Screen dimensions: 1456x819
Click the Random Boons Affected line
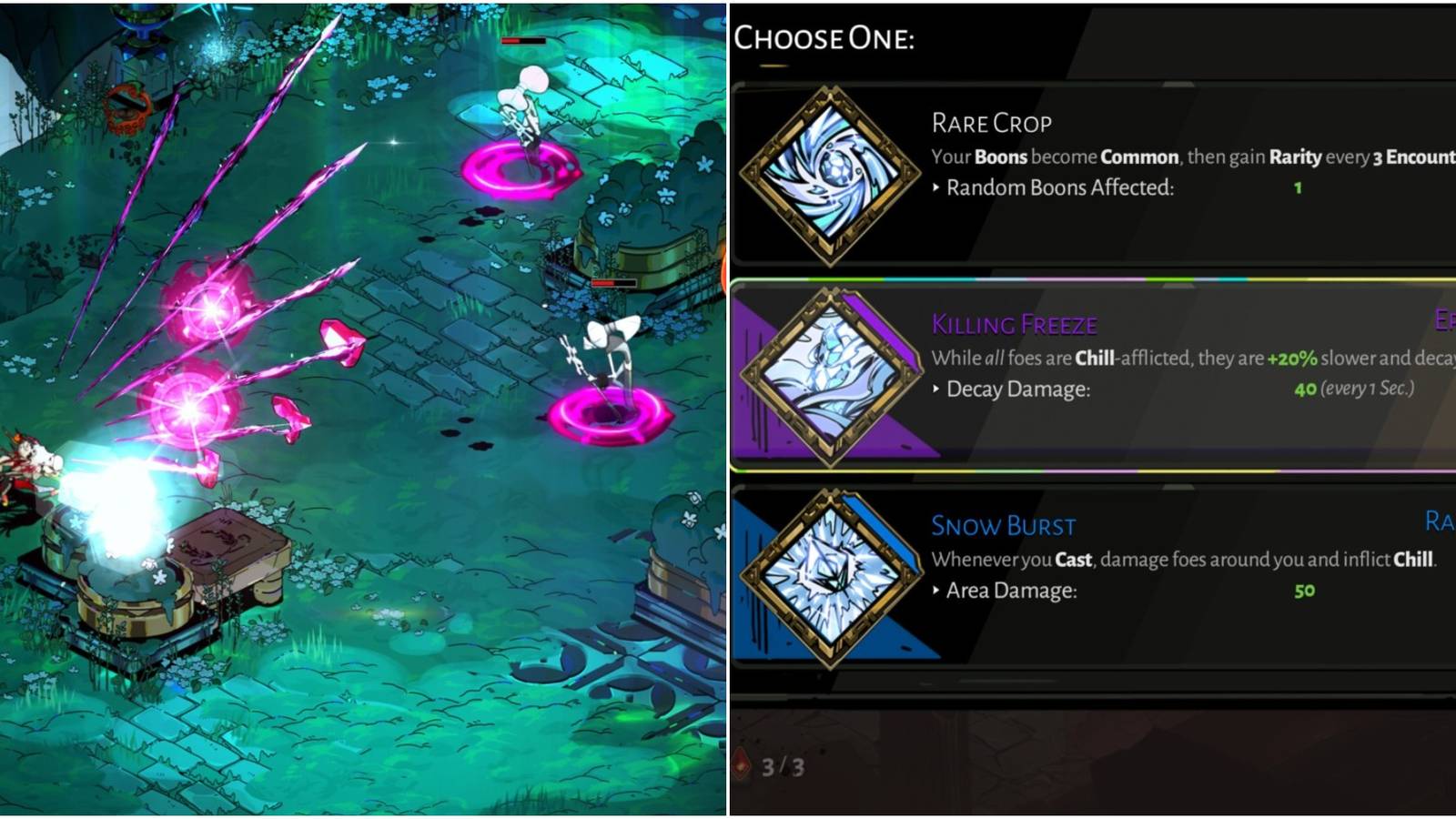[1056, 188]
